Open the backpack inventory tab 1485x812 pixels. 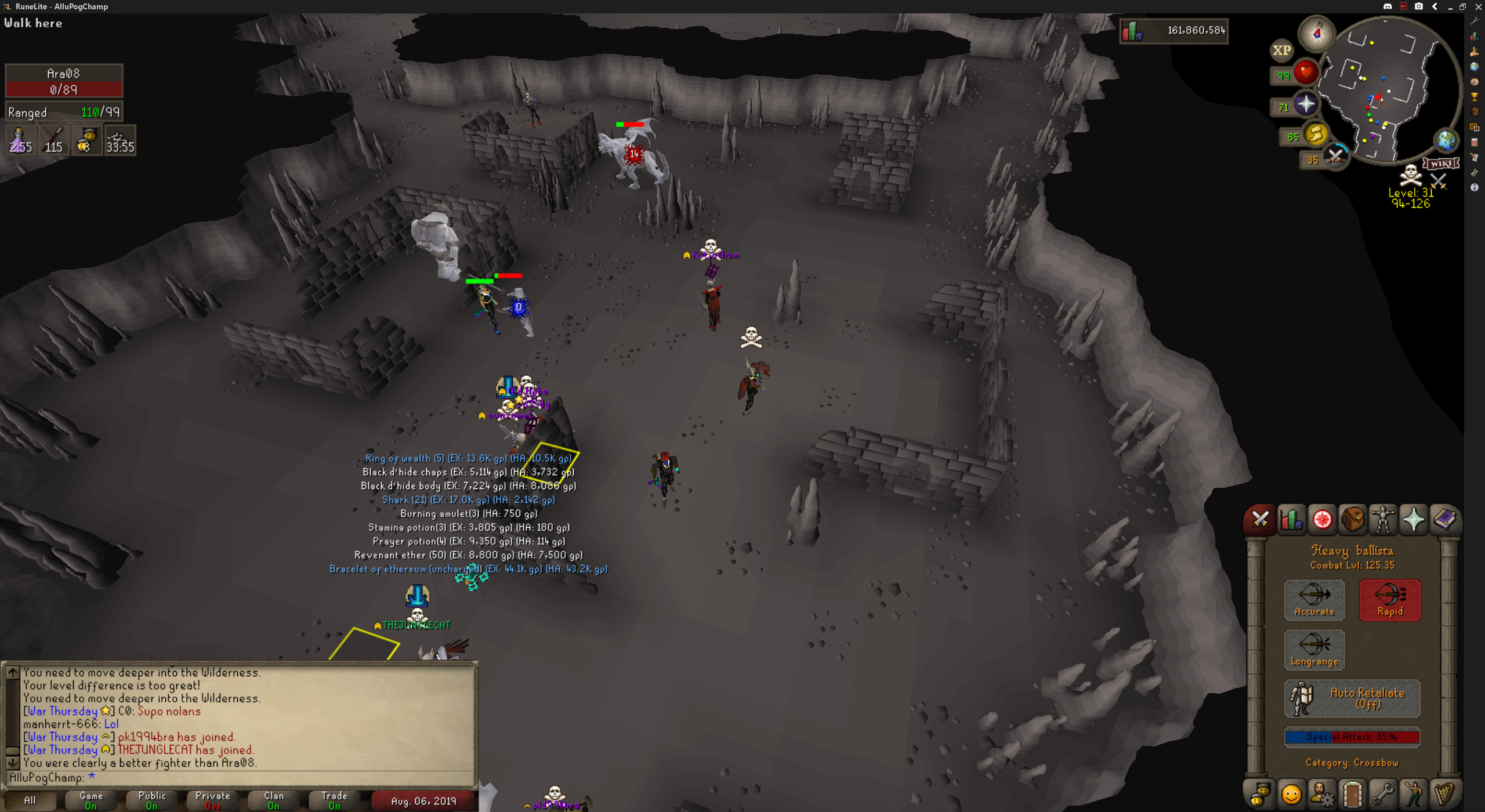tap(1353, 519)
